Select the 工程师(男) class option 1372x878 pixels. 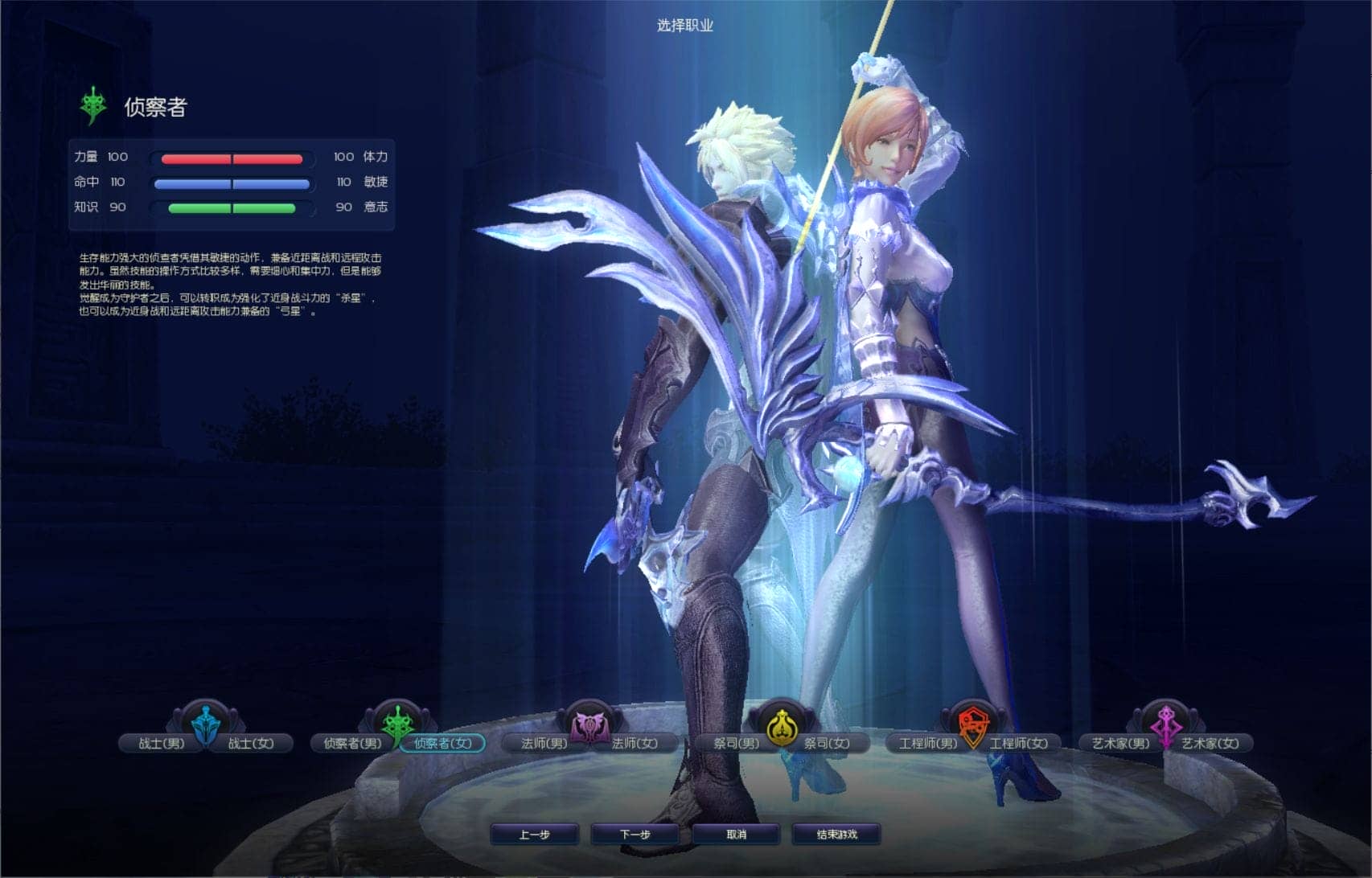coord(927,744)
